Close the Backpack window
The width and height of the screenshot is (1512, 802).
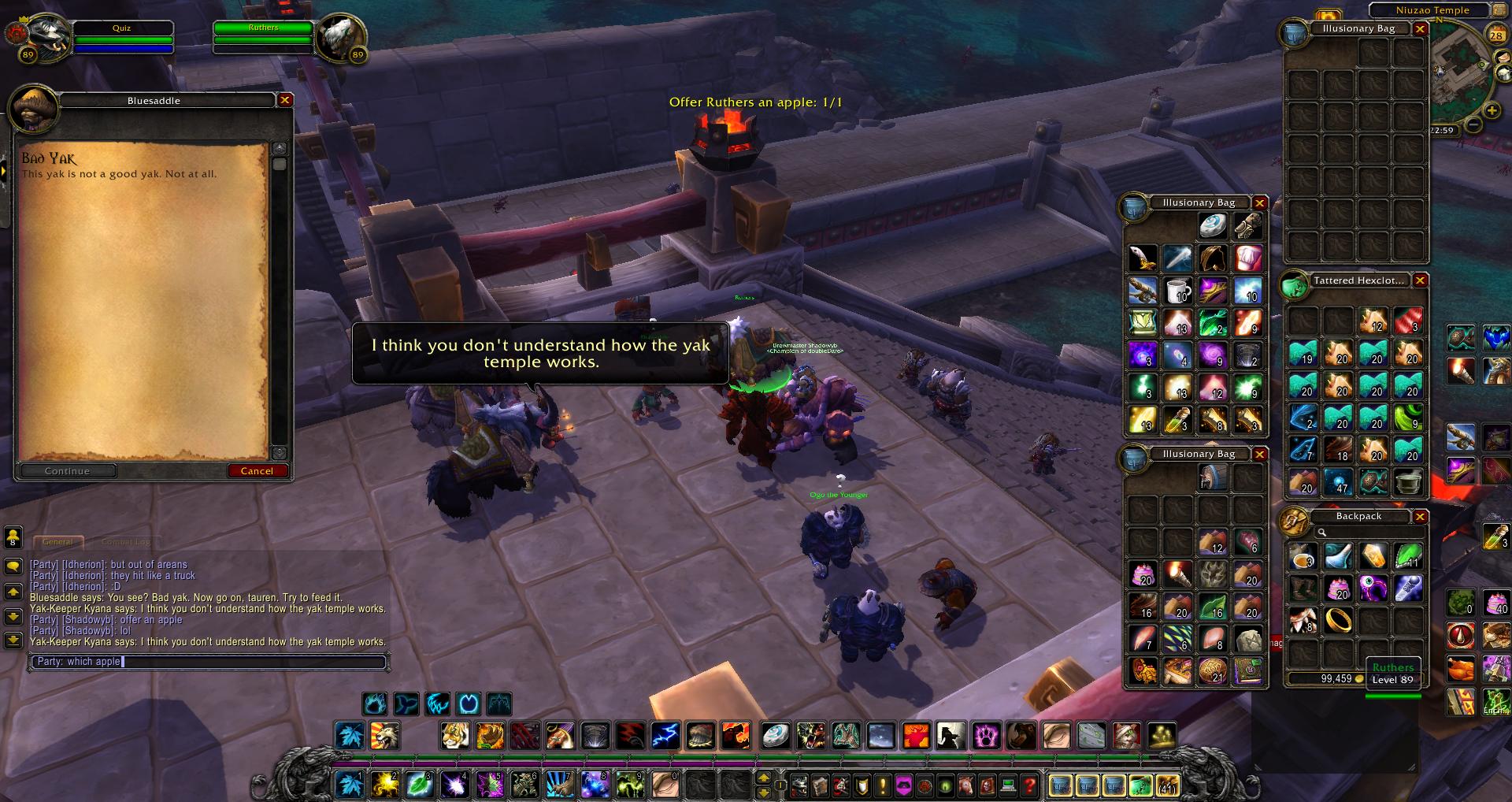(1420, 517)
